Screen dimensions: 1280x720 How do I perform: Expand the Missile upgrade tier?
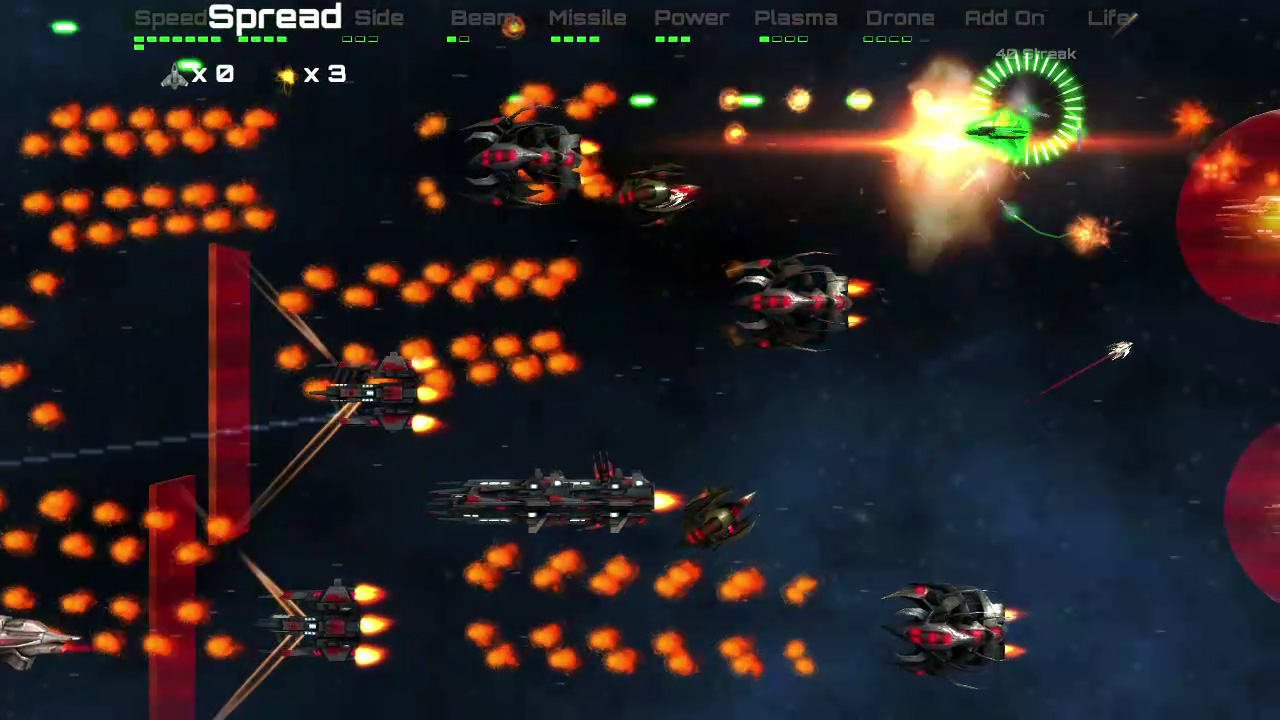pyautogui.click(x=587, y=17)
